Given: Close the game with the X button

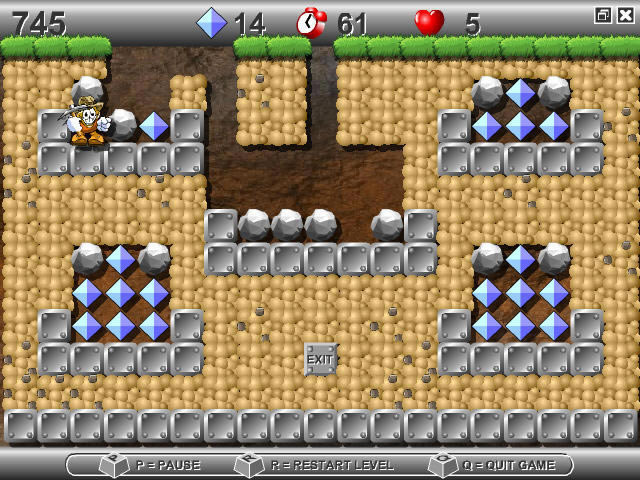Looking at the screenshot, I should [624, 15].
